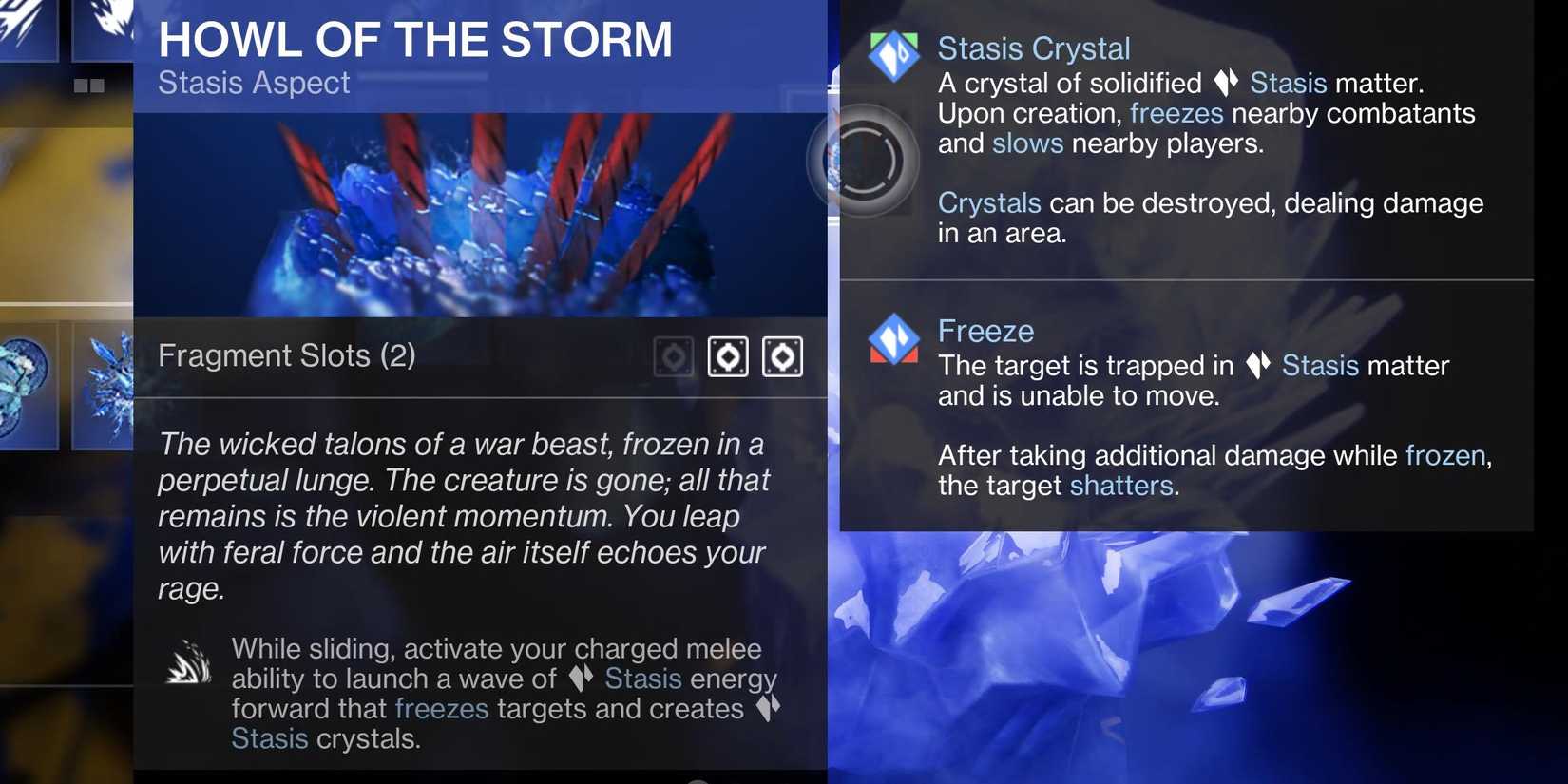Toggle the first empty fragment slot
The image size is (1568, 784).
click(673, 355)
